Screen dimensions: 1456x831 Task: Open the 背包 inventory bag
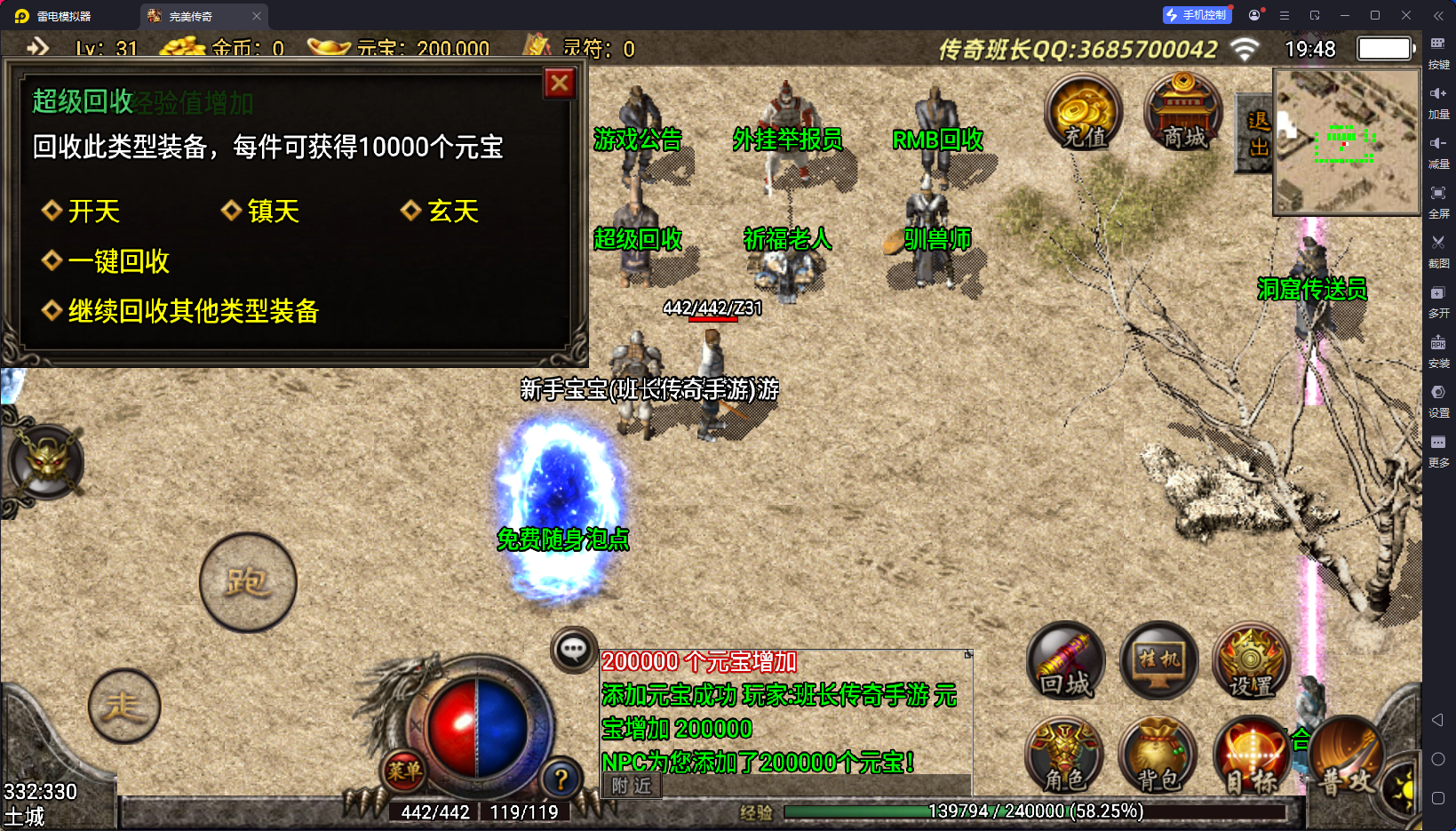[x=1158, y=755]
